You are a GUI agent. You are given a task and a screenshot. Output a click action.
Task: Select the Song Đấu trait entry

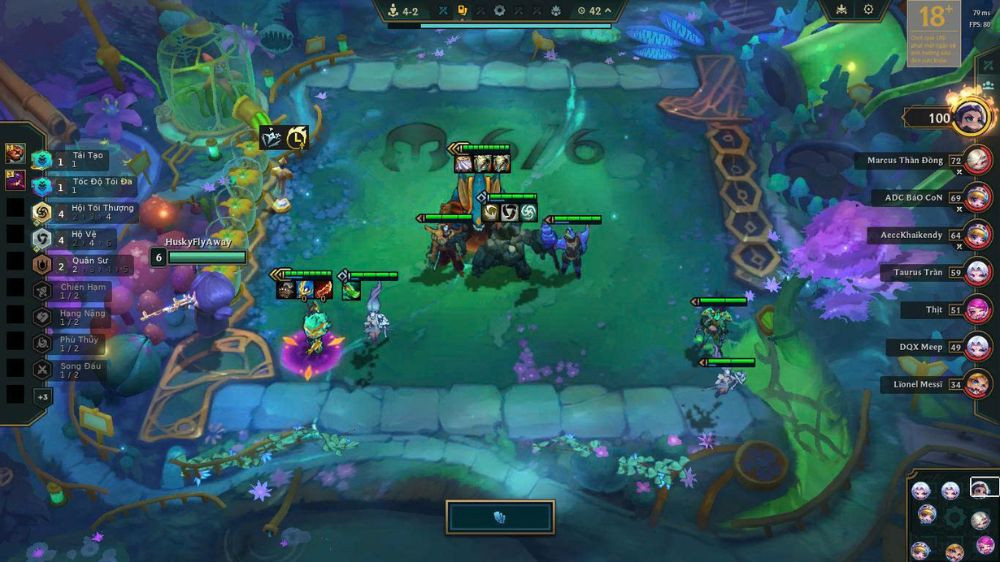click(x=70, y=369)
